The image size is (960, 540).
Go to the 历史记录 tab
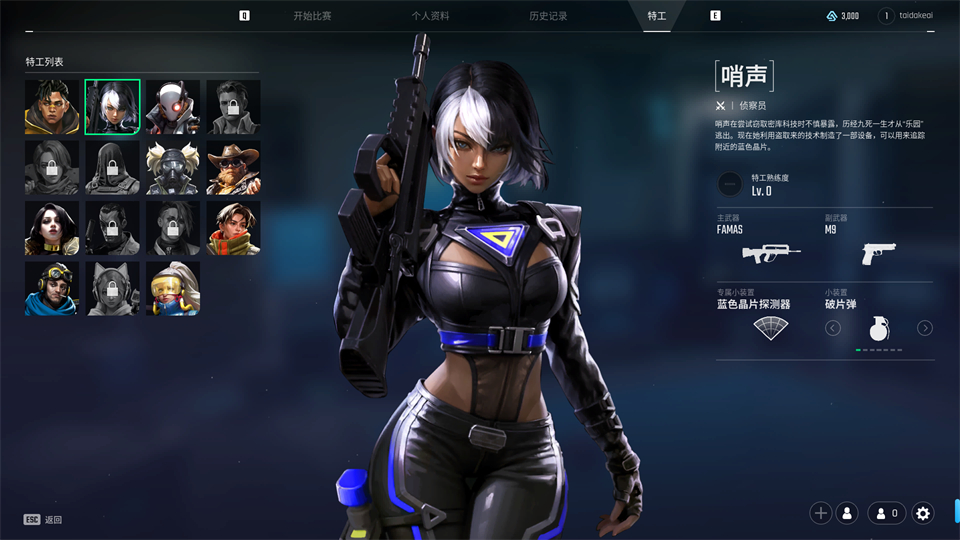[x=548, y=16]
